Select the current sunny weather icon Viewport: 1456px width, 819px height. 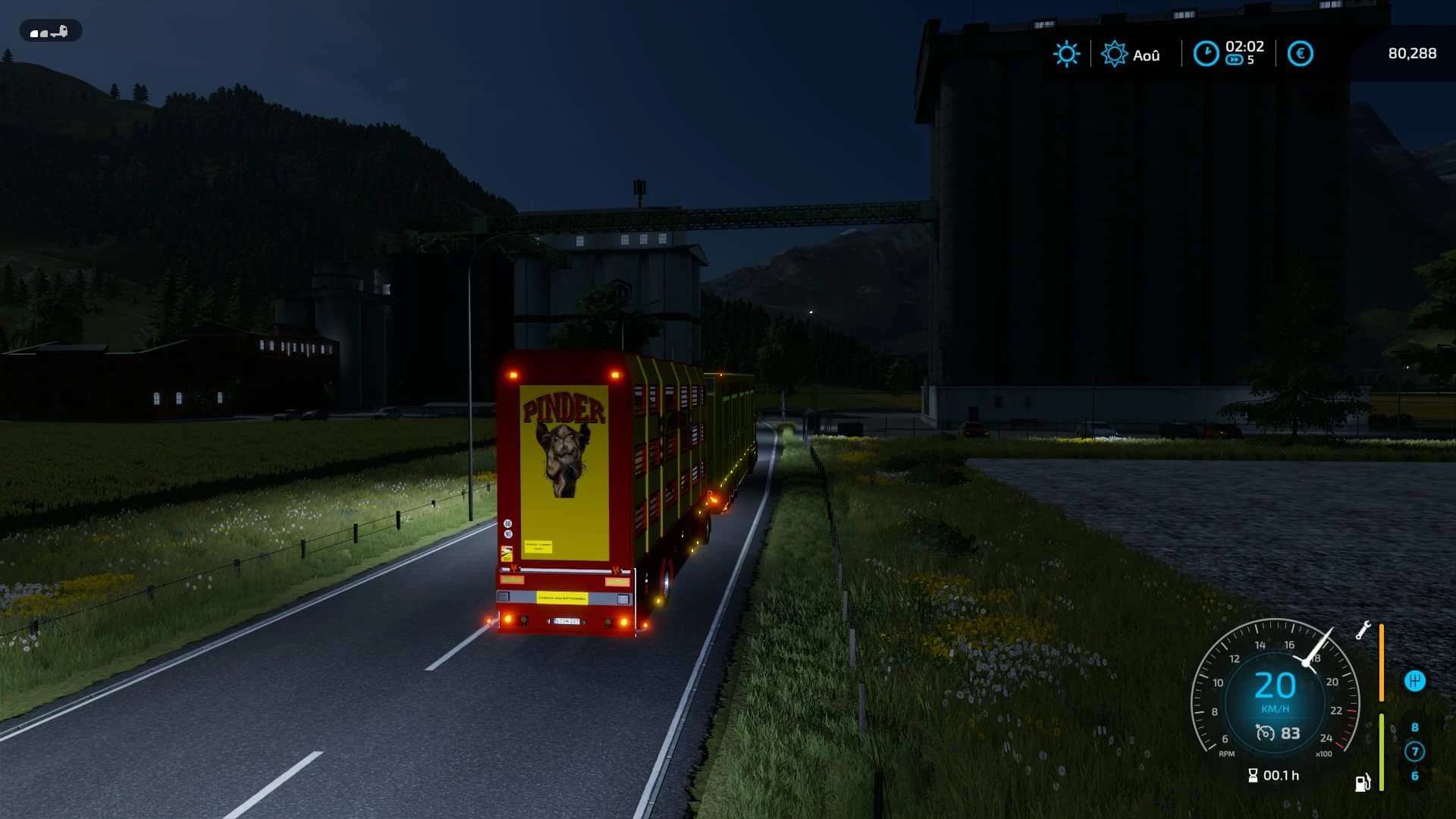(1066, 54)
